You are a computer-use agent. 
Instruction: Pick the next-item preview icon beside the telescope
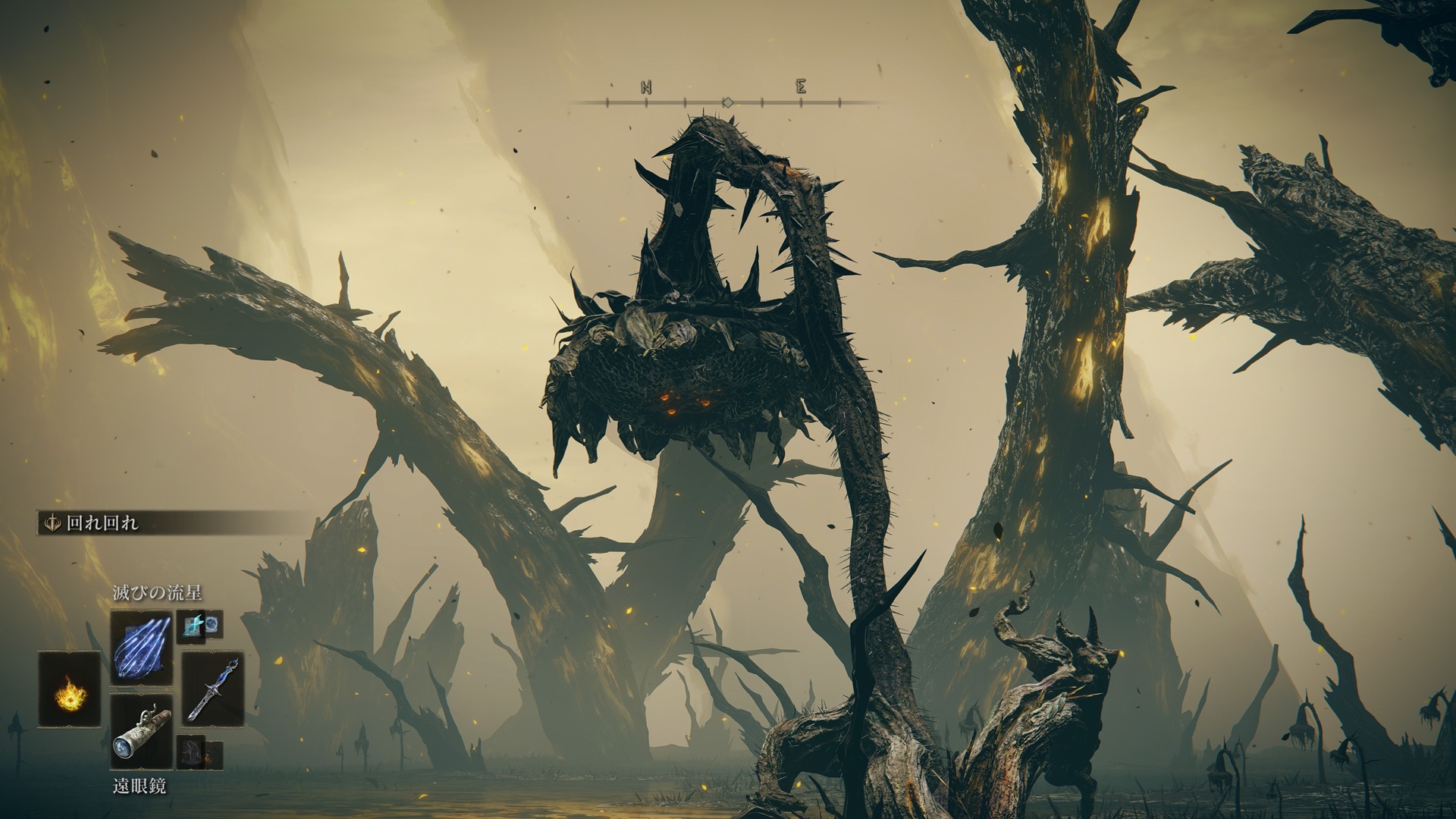(200, 752)
